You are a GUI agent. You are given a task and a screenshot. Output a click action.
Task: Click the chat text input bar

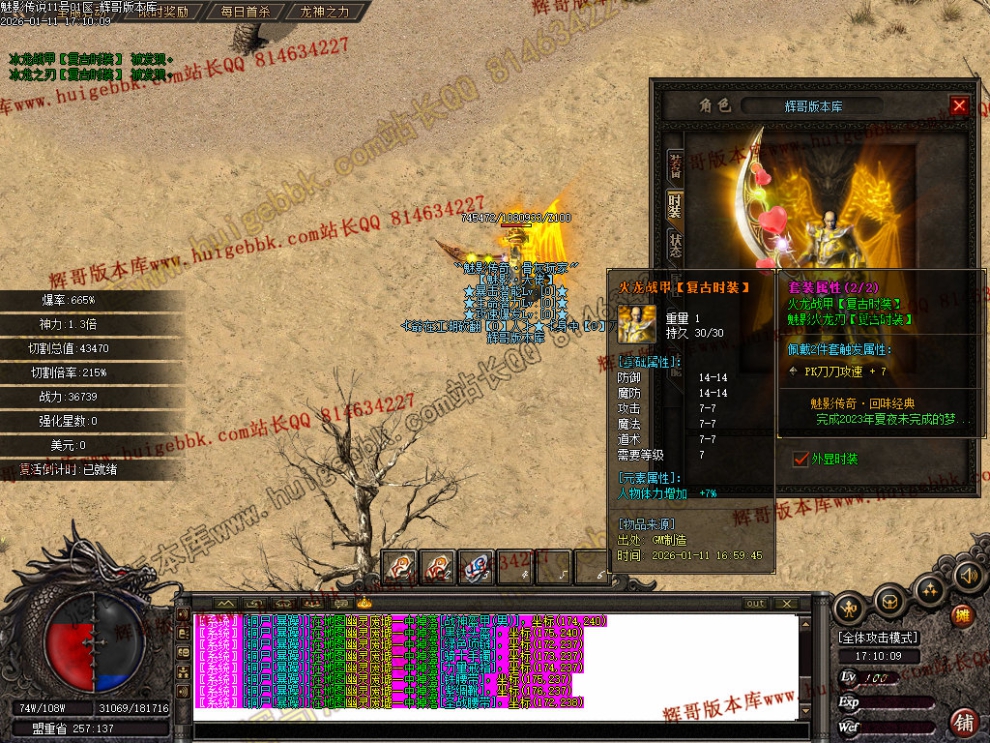pos(500,730)
